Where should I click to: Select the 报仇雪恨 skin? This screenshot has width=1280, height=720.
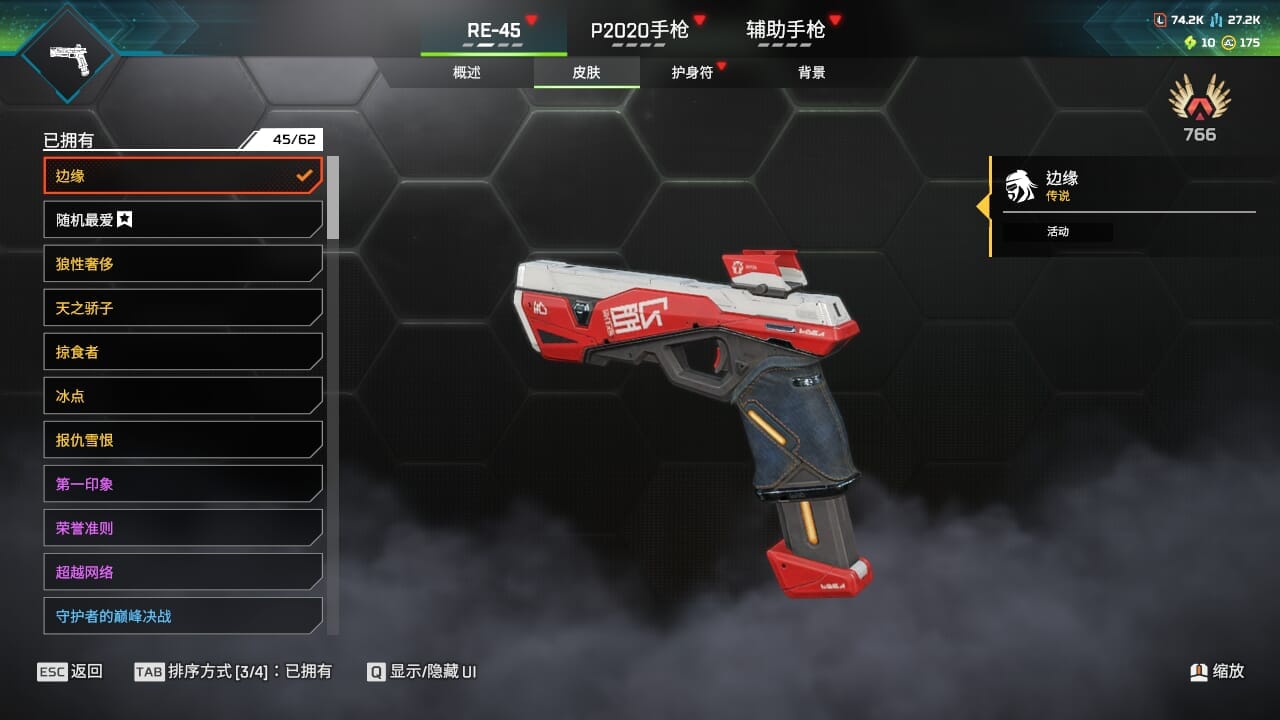point(183,440)
